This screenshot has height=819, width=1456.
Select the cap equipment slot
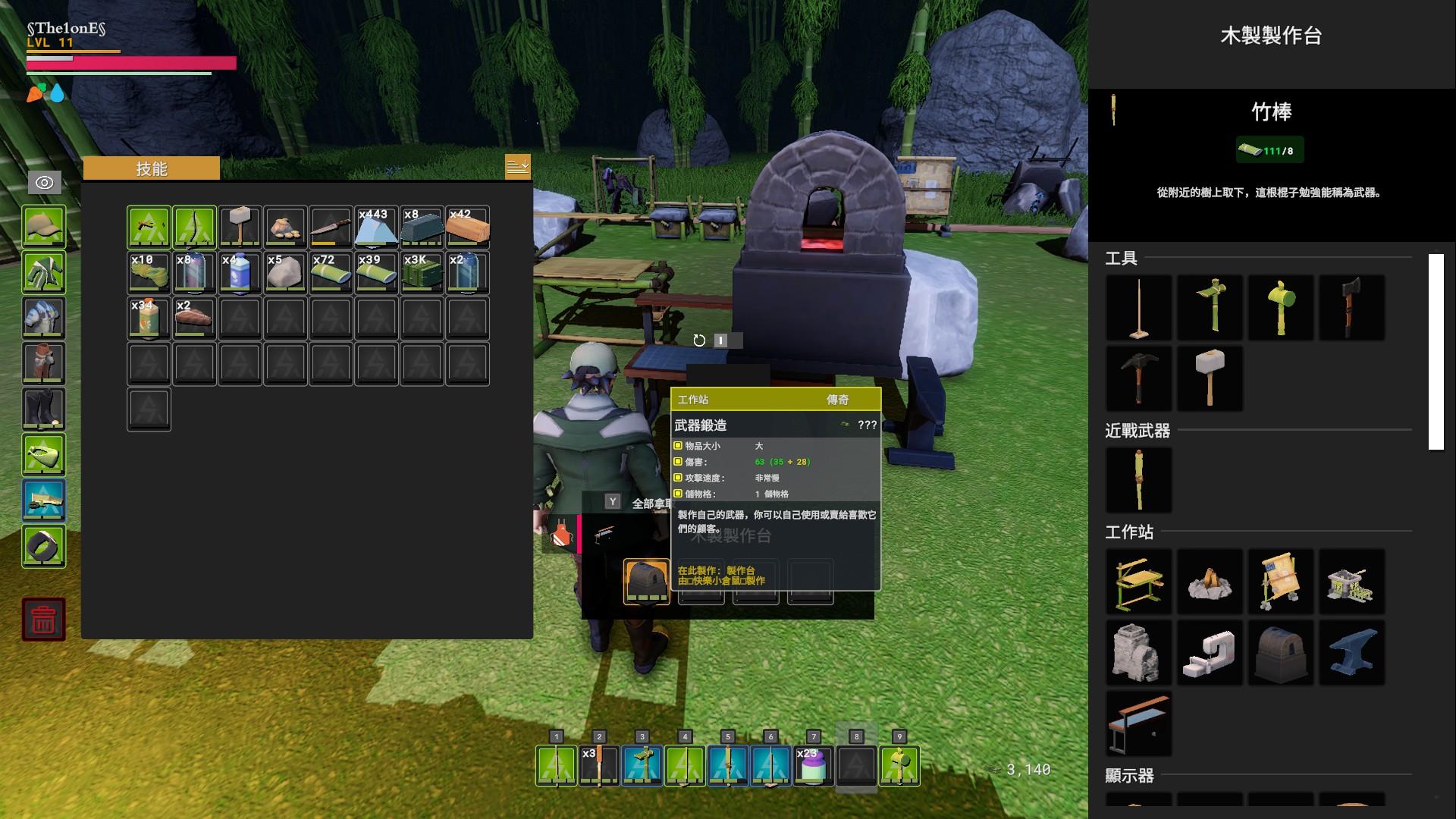(44, 227)
